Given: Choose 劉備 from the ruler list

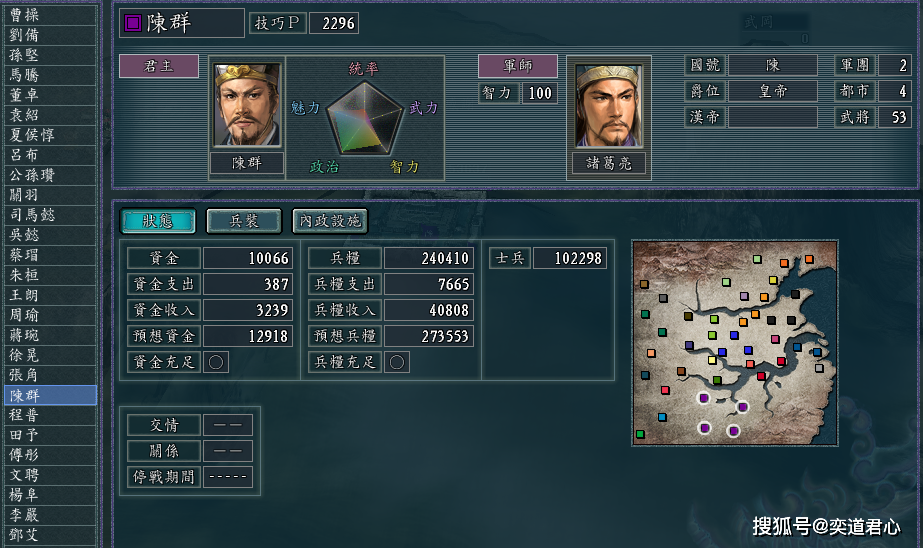Looking at the screenshot, I should click(x=48, y=35).
